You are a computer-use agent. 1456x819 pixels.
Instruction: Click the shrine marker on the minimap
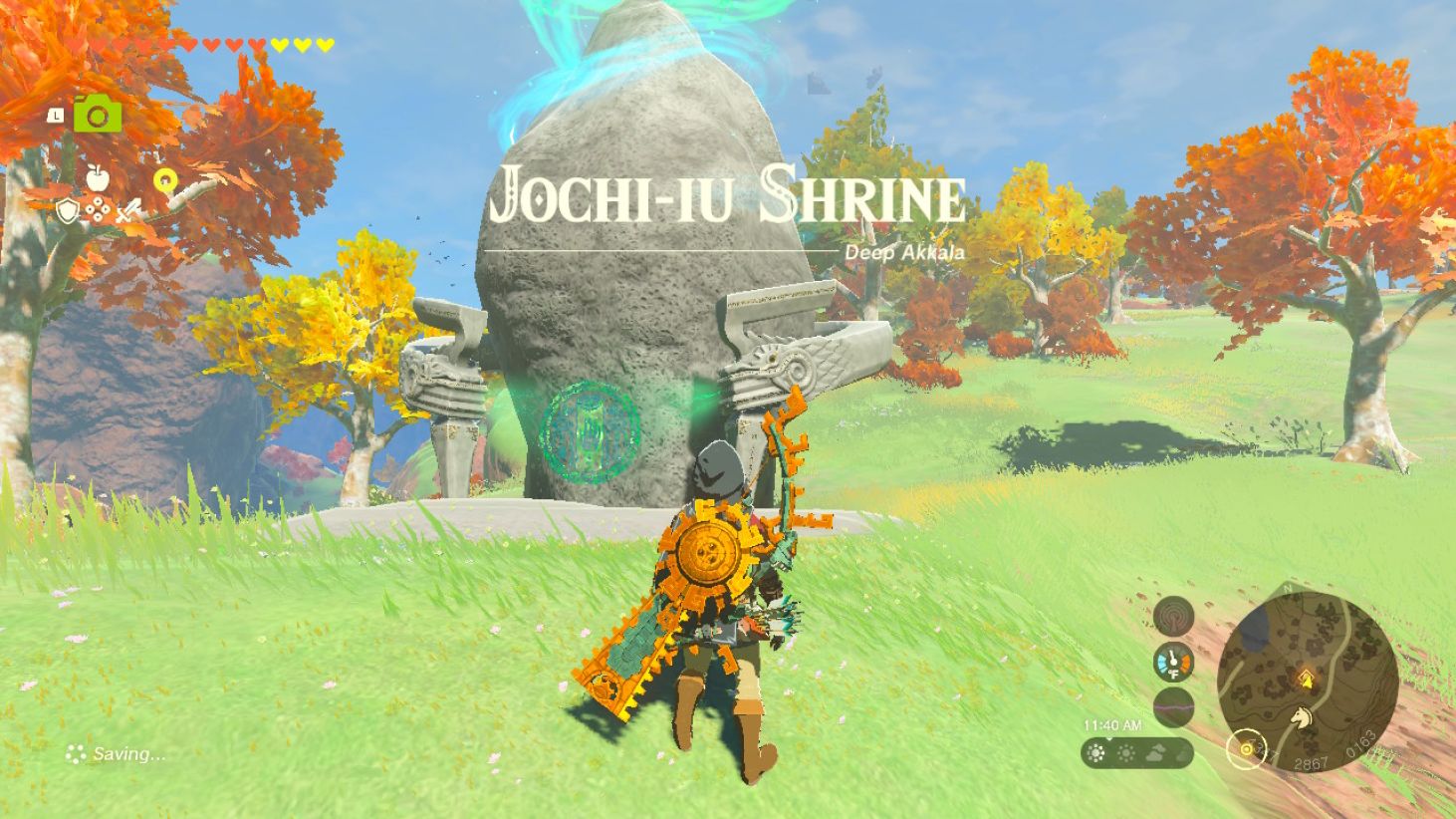pyautogui.click(x=1307, y=678)
